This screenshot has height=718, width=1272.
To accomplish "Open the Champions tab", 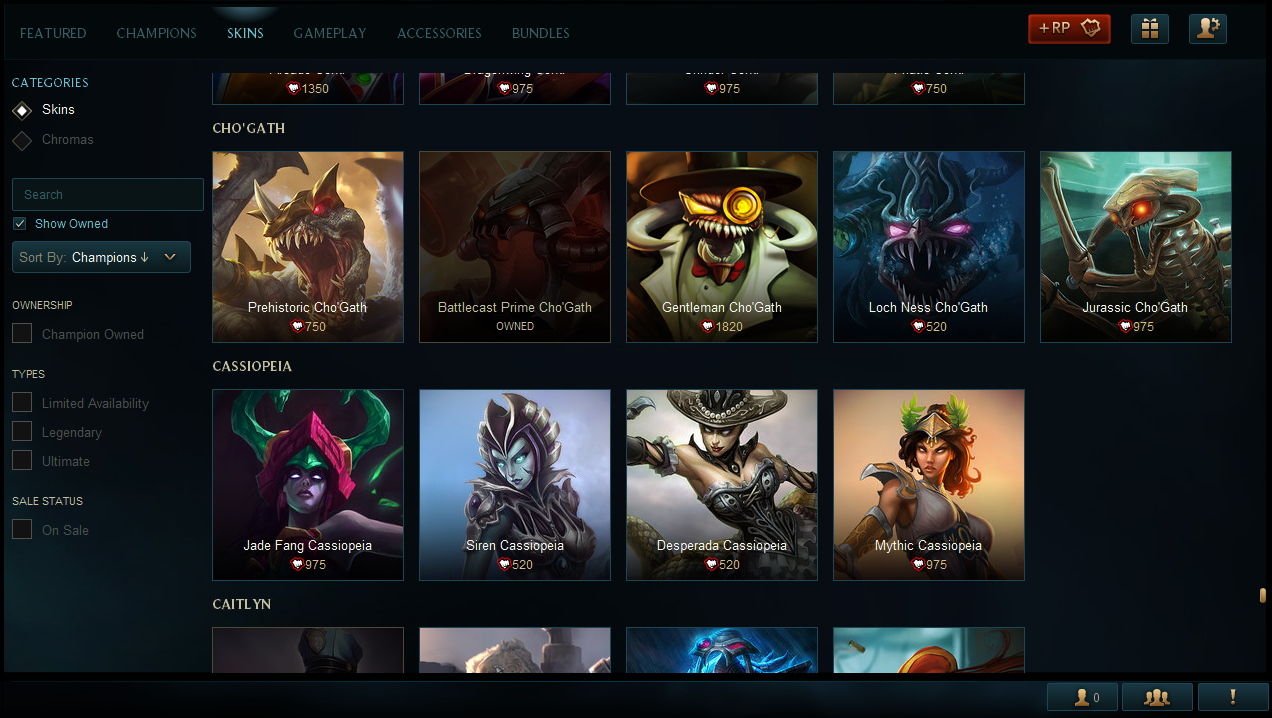I will 156,33.
